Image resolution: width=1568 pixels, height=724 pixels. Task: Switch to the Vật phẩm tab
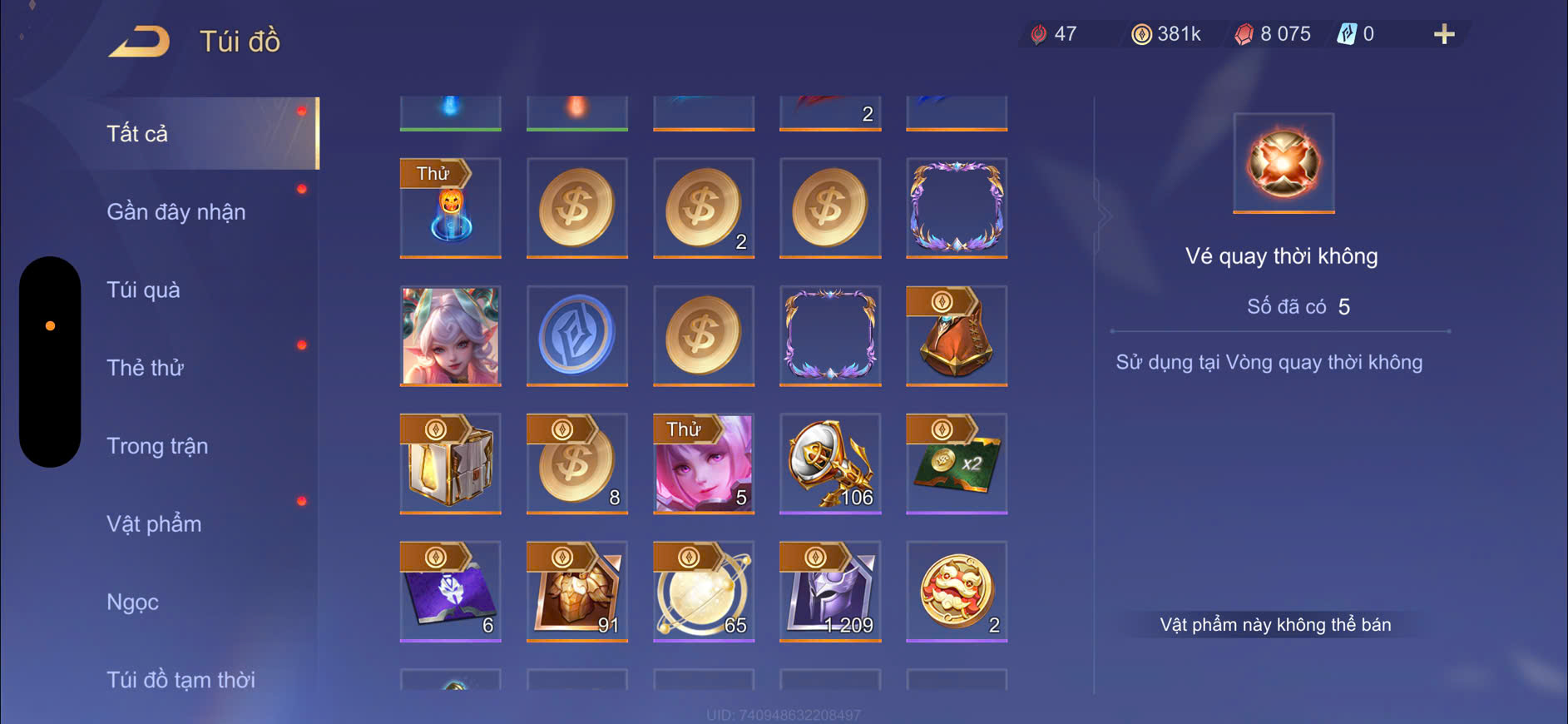pos(154,524)
